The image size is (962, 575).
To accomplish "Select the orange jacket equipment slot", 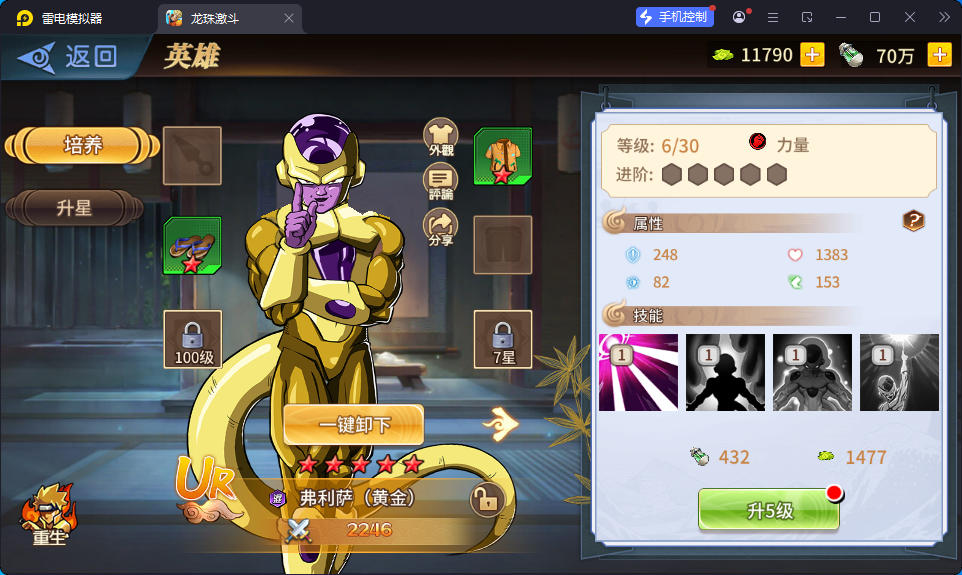I will [502, 156].
